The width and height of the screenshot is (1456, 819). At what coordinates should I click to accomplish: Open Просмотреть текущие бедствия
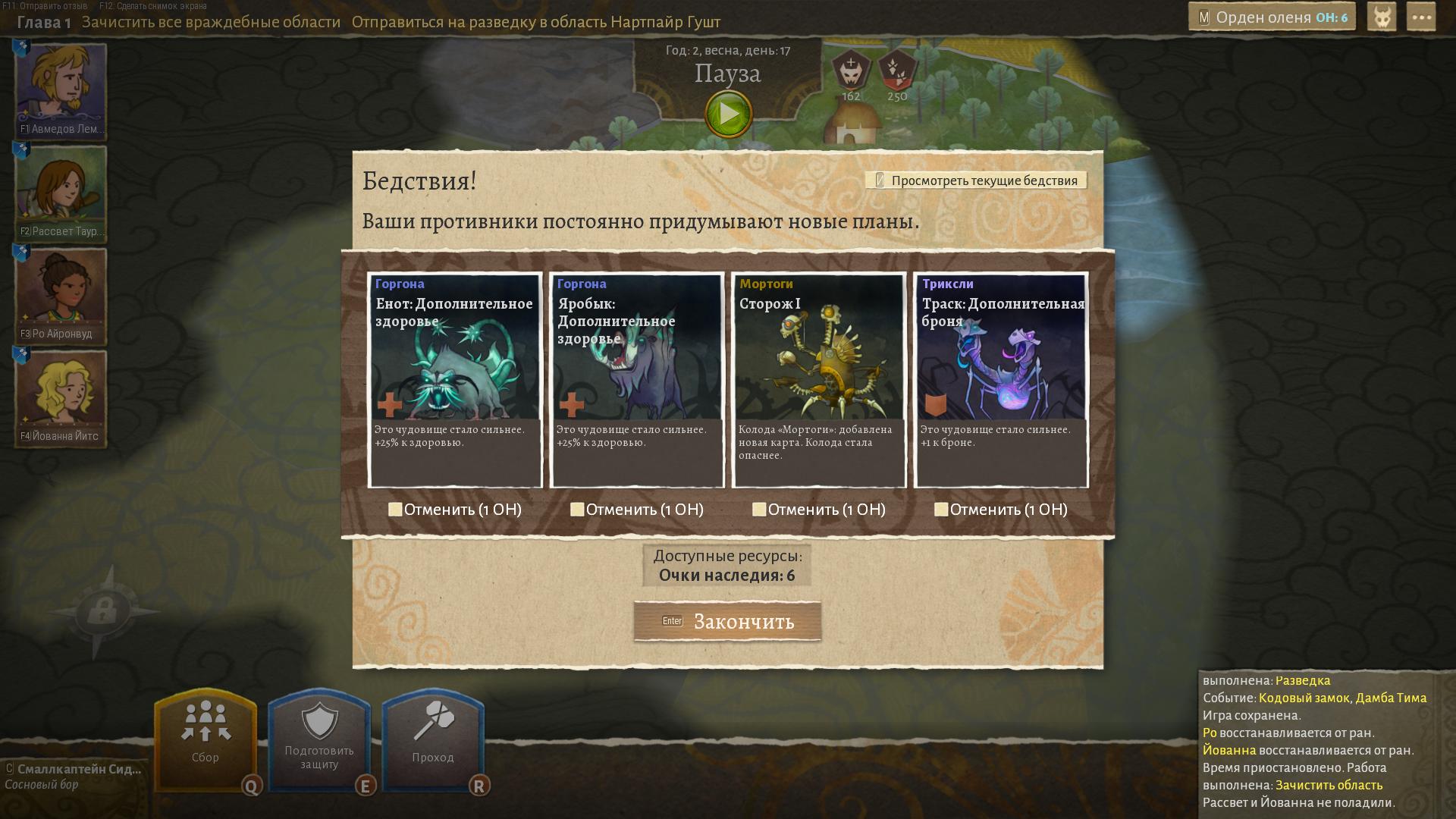tap(976, 180)
